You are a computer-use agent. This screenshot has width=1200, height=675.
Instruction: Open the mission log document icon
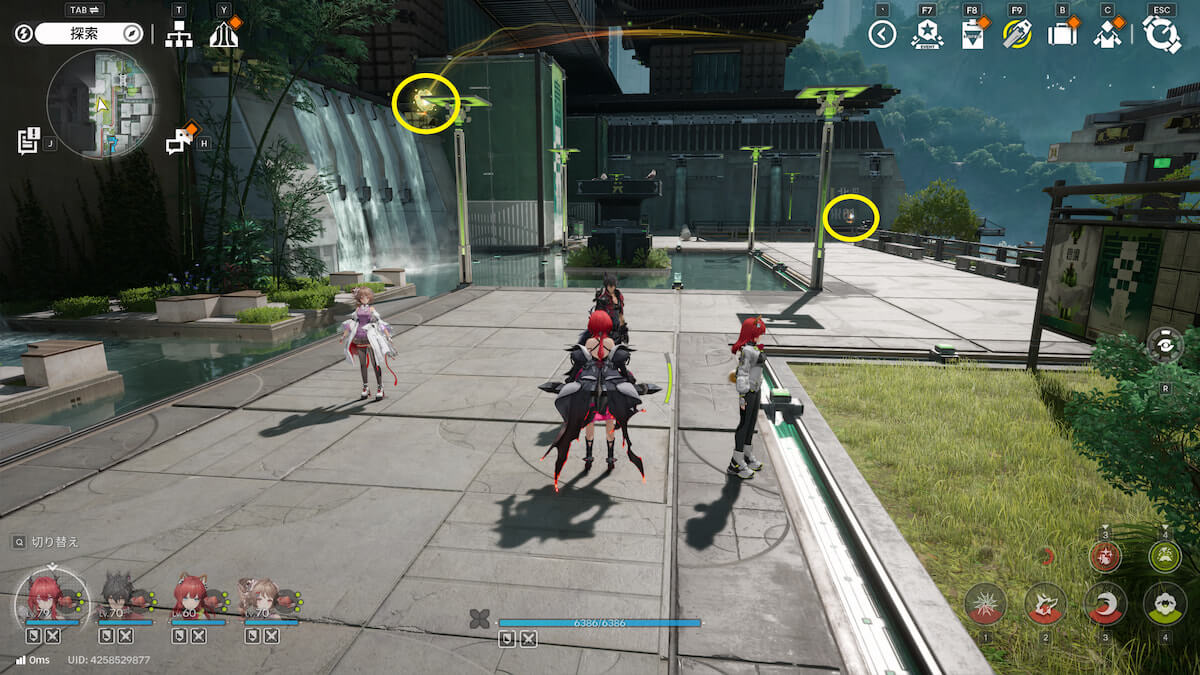28,140
